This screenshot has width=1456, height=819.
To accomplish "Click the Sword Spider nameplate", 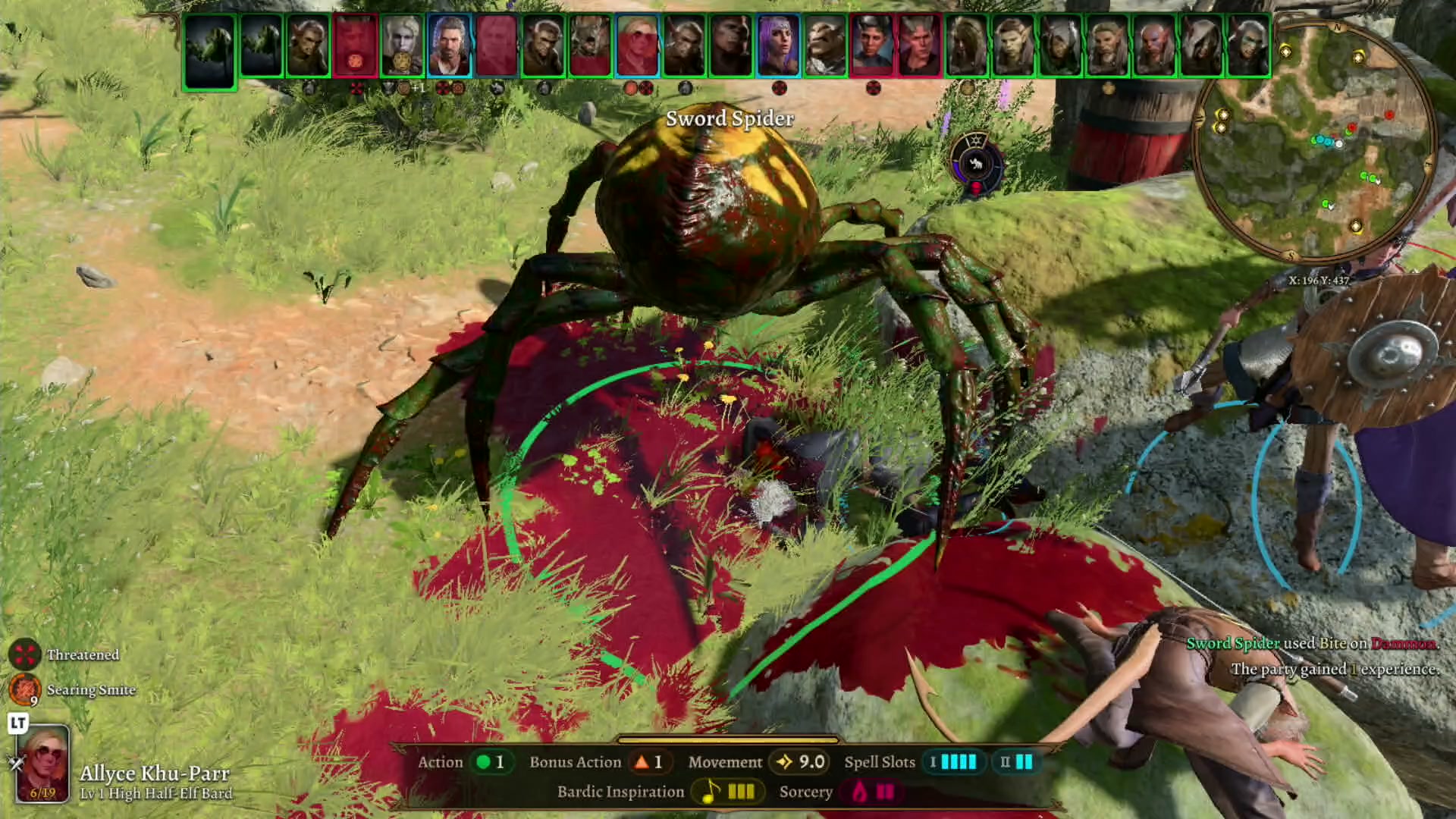I will [x=730, y=119].
